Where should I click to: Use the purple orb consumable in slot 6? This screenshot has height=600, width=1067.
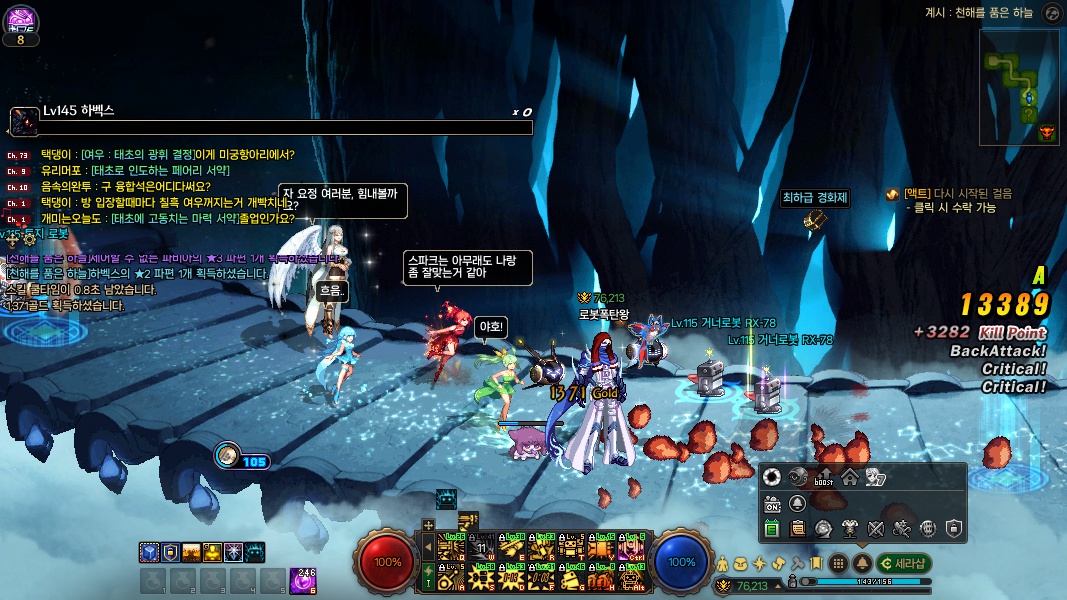(302, 579)
